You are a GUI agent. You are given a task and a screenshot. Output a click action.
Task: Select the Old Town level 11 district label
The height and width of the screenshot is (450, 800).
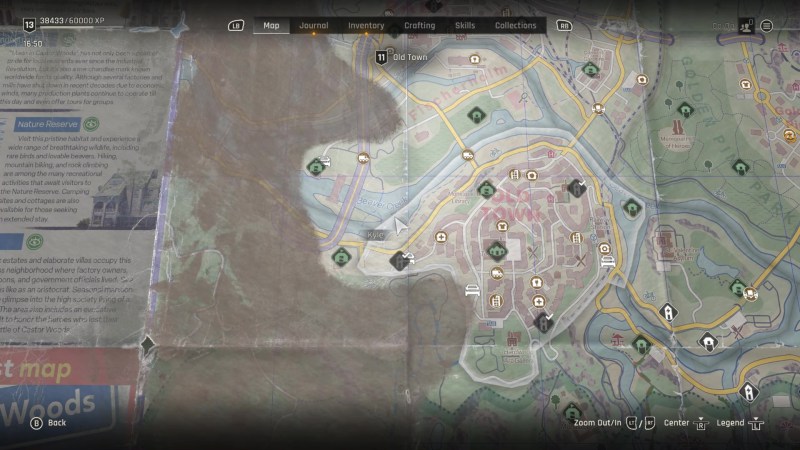(x=403, y=58)
